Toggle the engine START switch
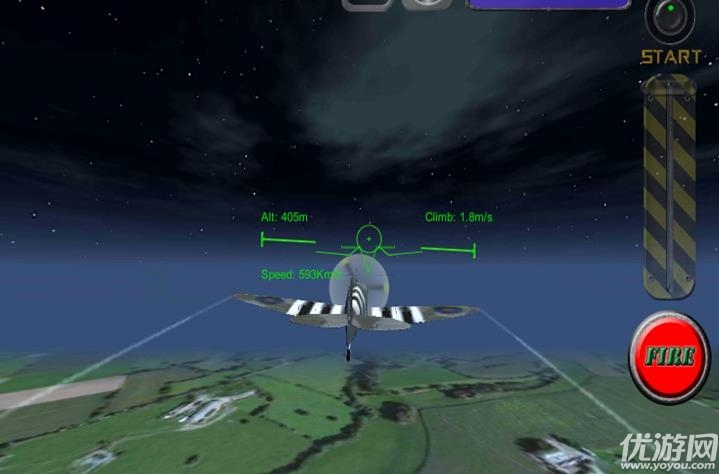This screenshot has width=719, height=474. click(670, 18)
